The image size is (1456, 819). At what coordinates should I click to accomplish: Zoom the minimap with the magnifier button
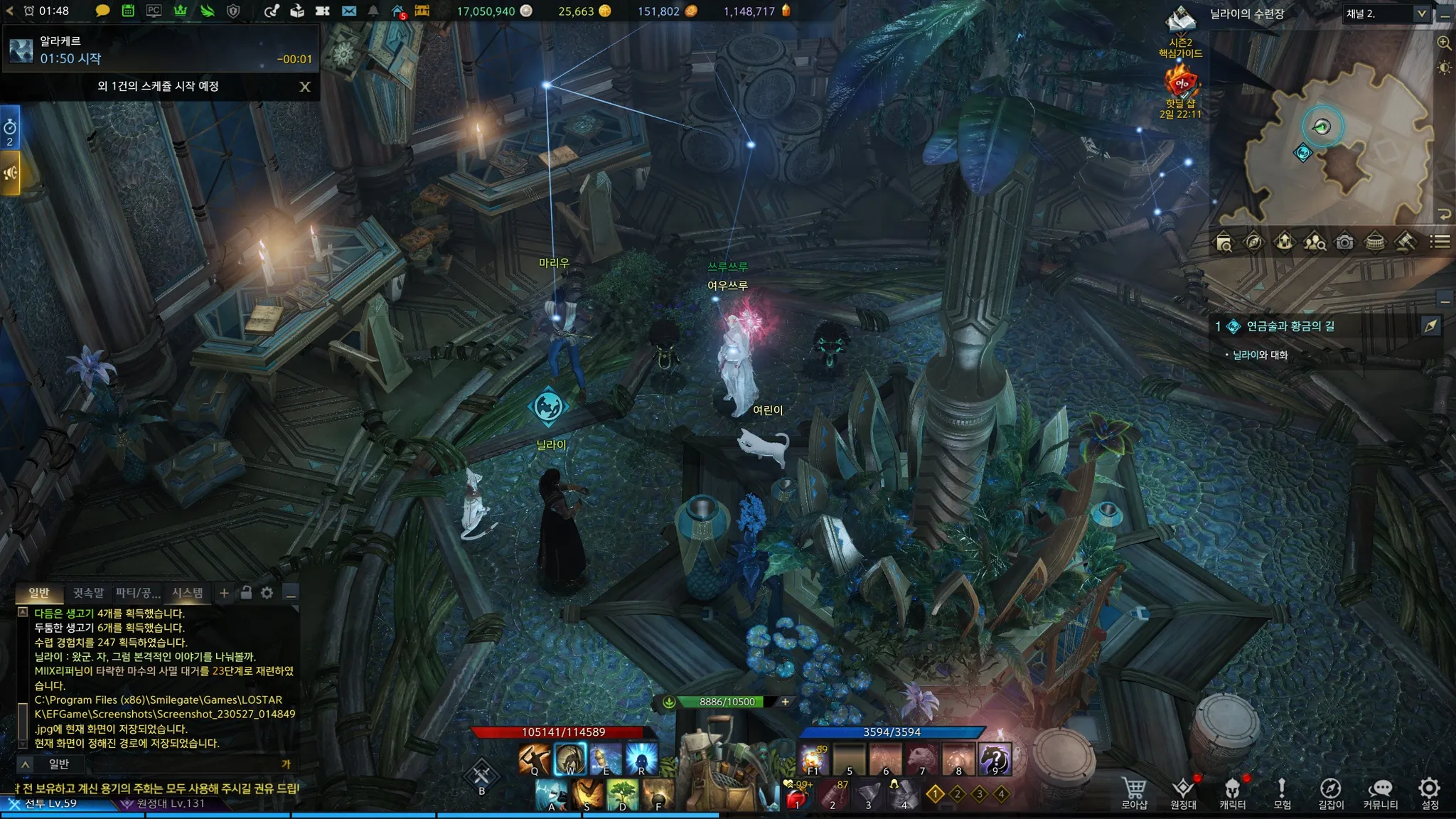click(1444, 43)
